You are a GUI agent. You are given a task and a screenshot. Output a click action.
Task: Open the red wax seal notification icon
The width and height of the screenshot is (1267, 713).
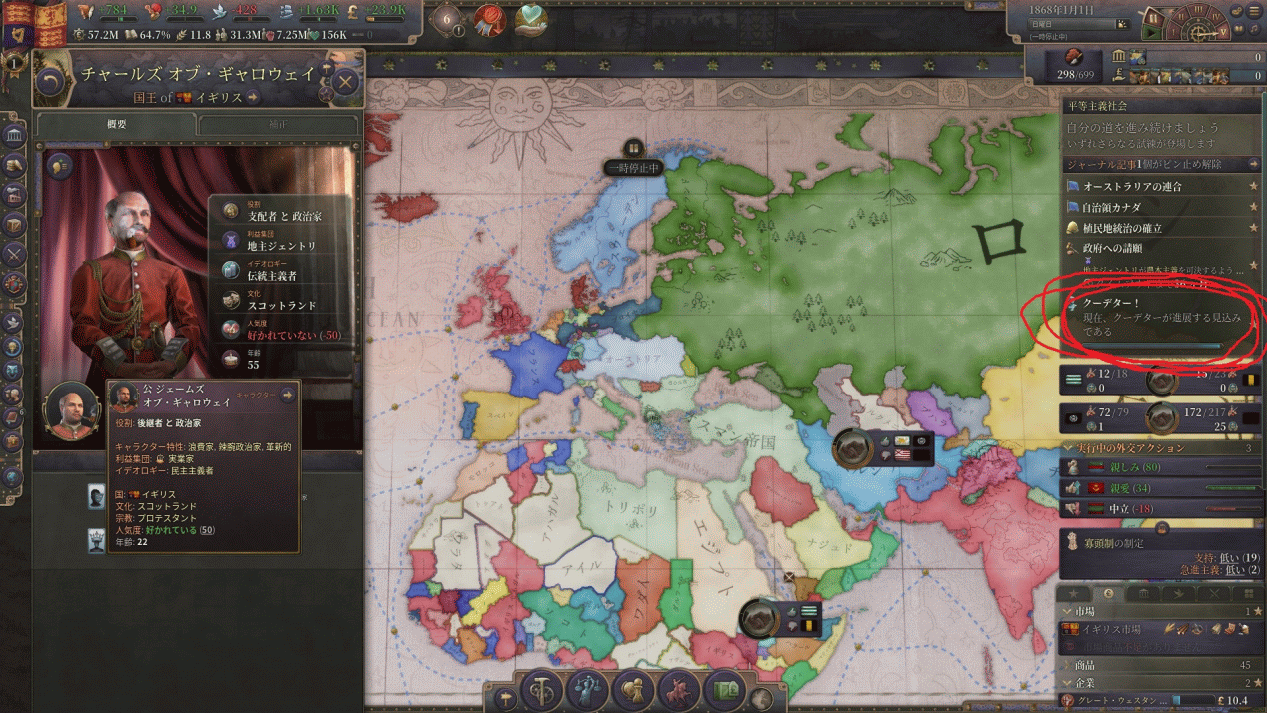(490, 20)
